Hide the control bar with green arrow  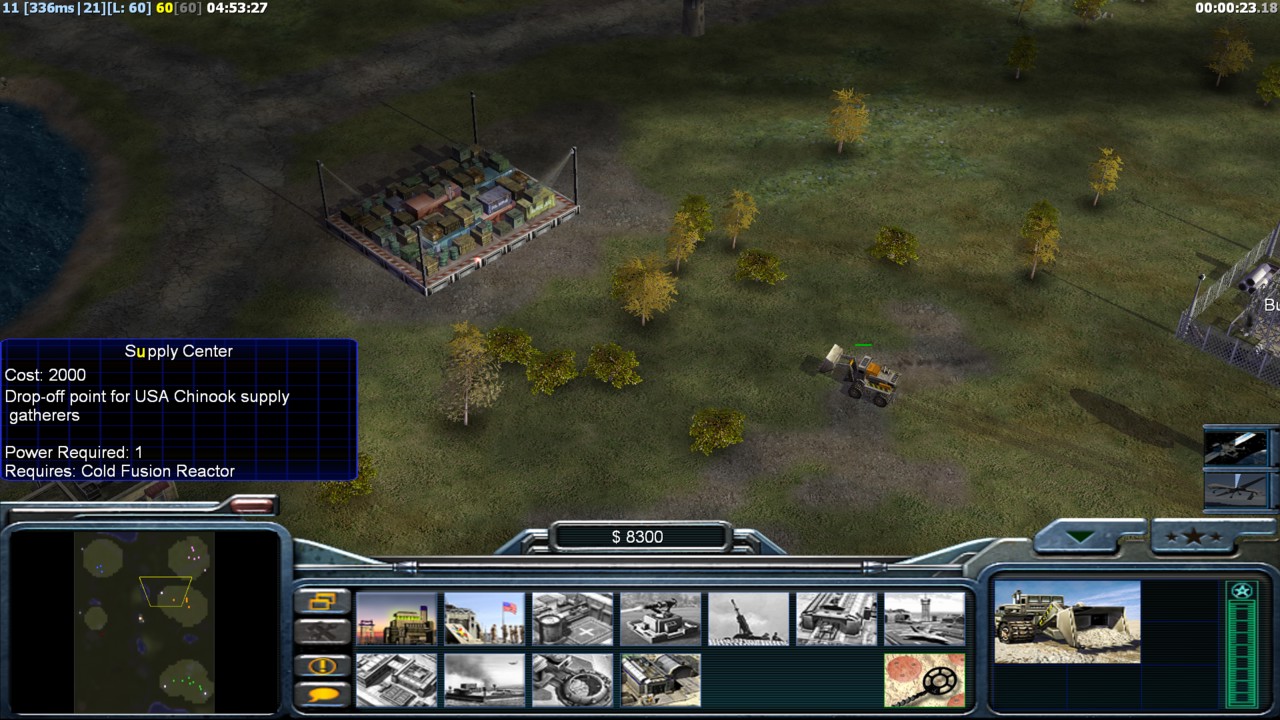click(1079, 537)
